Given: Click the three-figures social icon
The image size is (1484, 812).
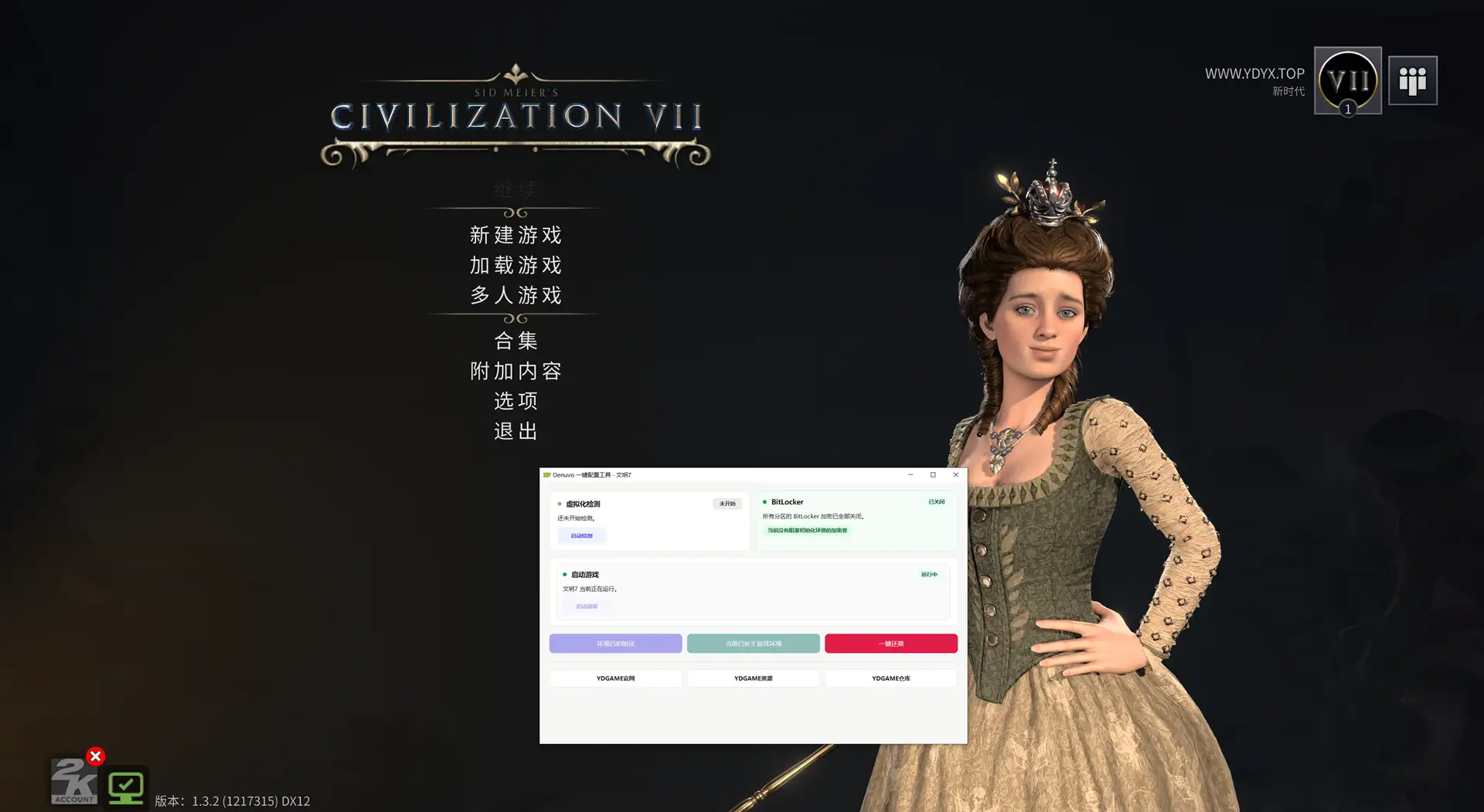Looking at the screenshot, I should tap(1412, 80).
